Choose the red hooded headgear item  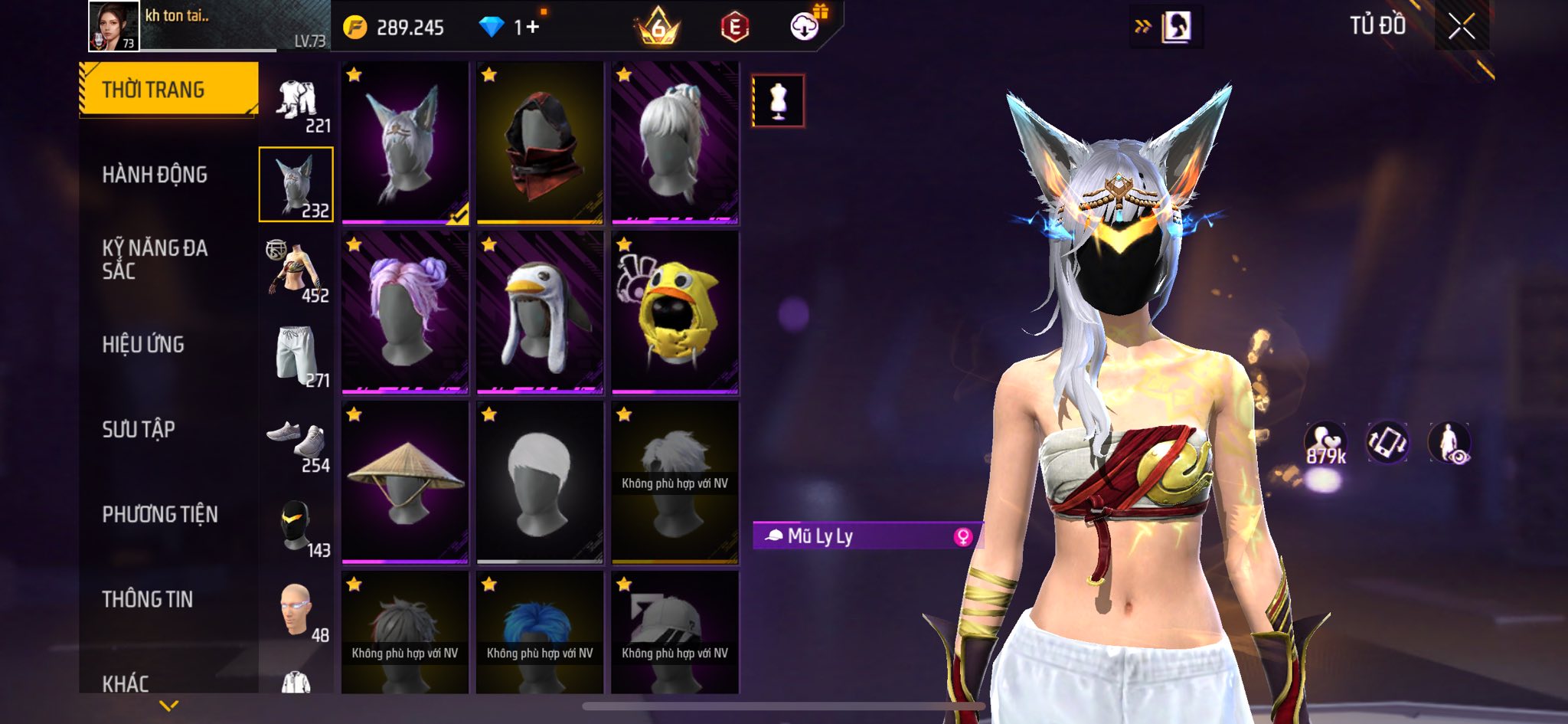pos(540,143)
